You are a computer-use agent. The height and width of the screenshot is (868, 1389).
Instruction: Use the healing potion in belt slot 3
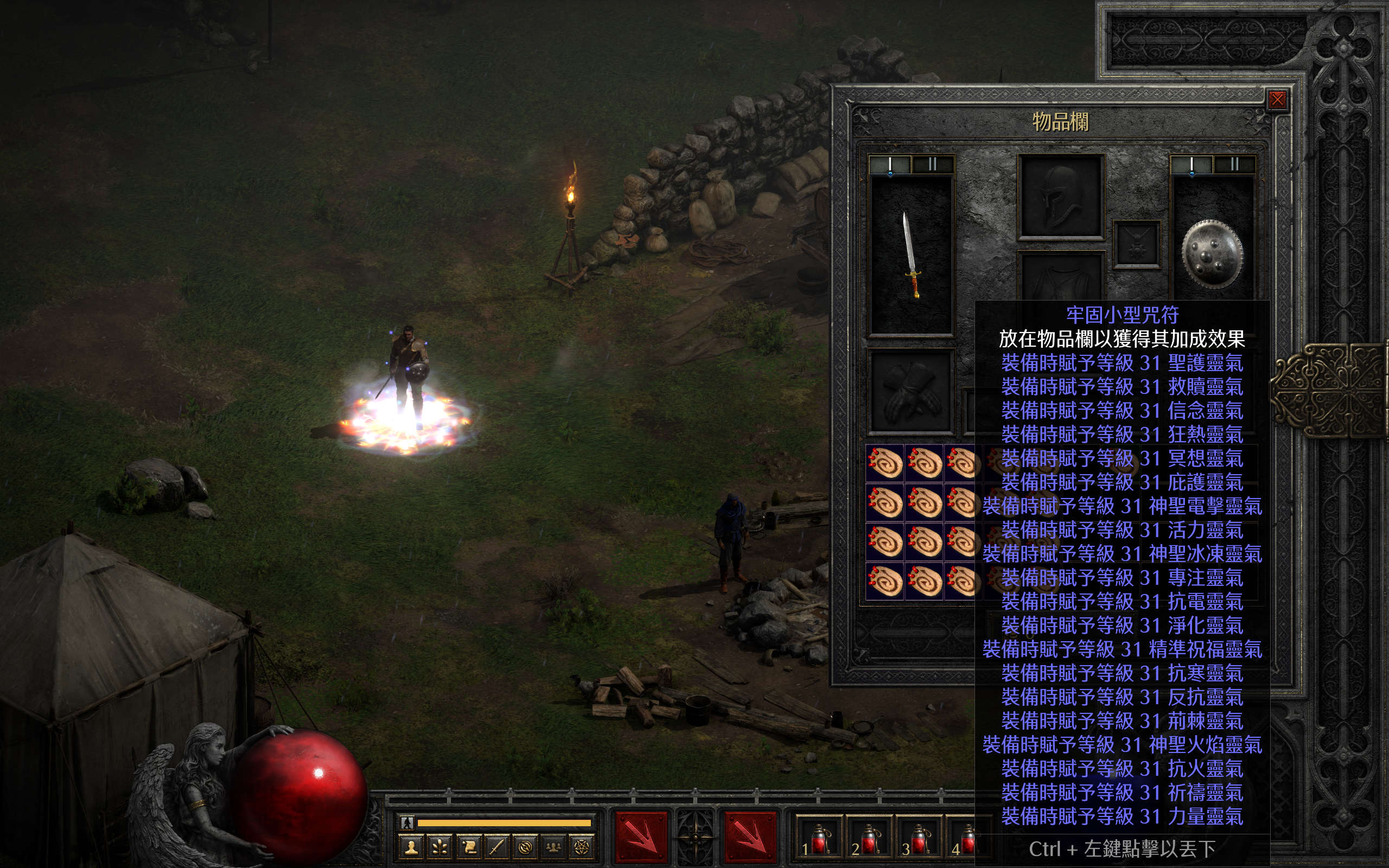click(x=919, y=839)
